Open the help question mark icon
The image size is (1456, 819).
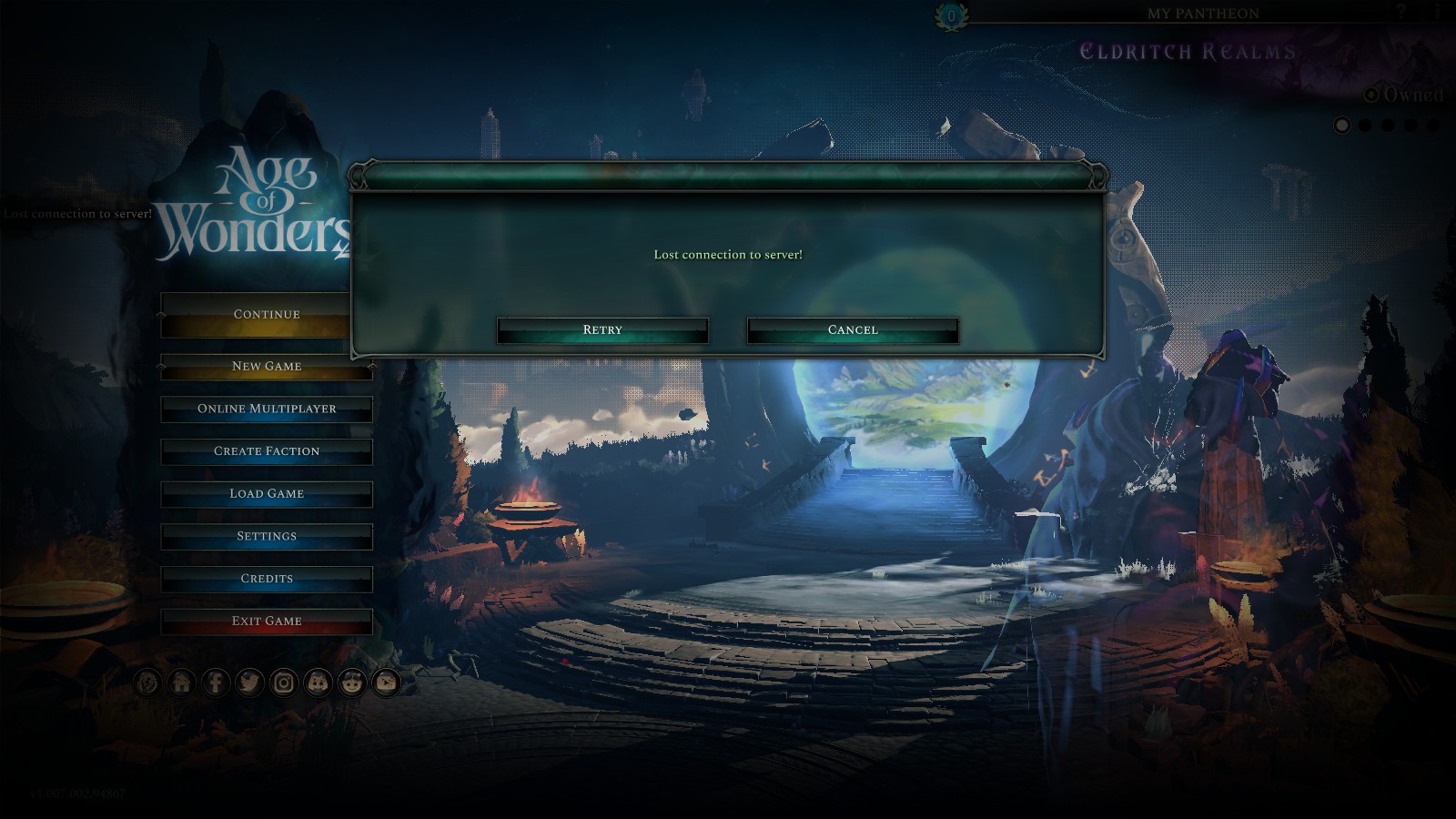(1401, 11)
